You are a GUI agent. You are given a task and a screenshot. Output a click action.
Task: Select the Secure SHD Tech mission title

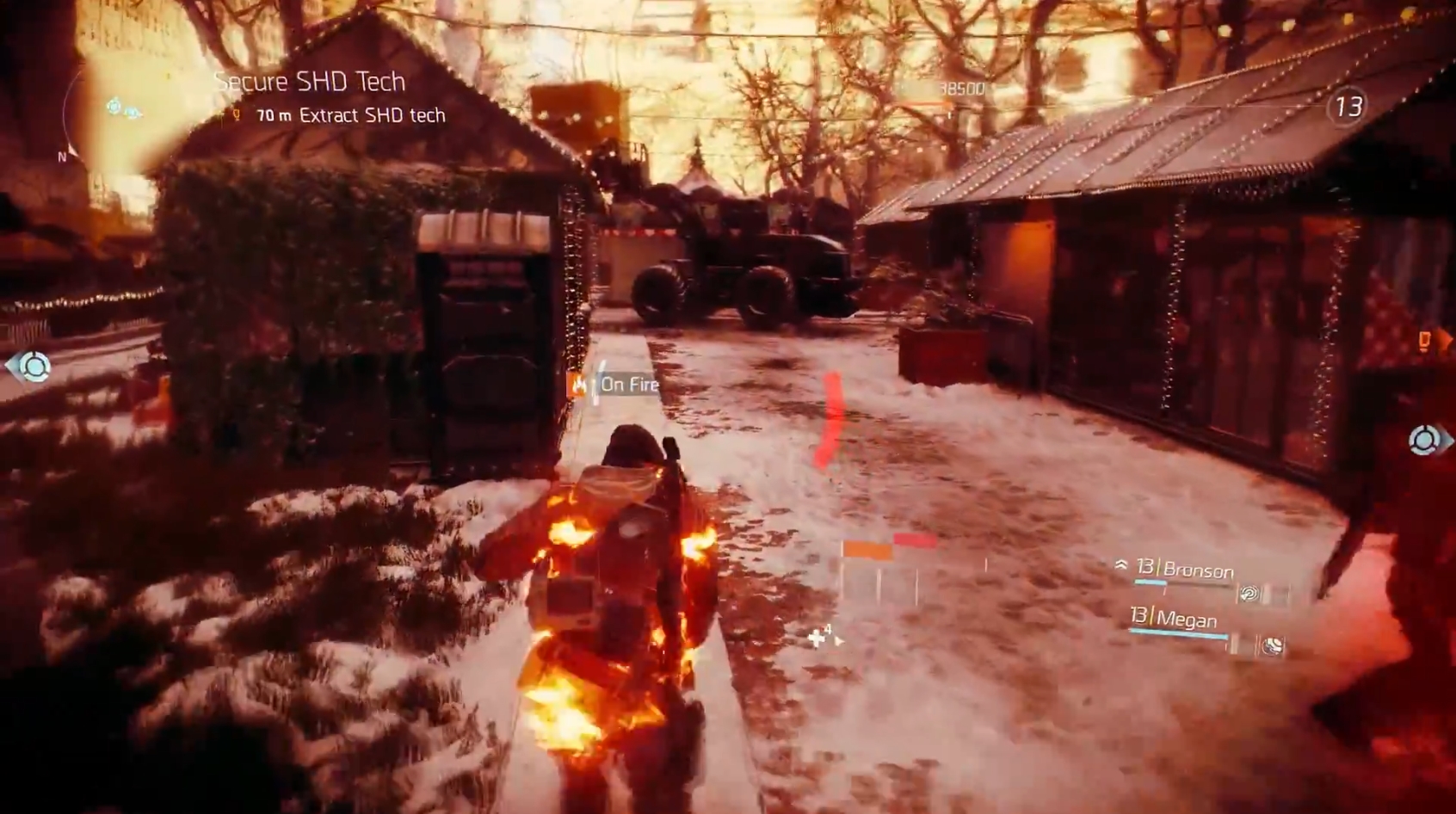point(311,82)
